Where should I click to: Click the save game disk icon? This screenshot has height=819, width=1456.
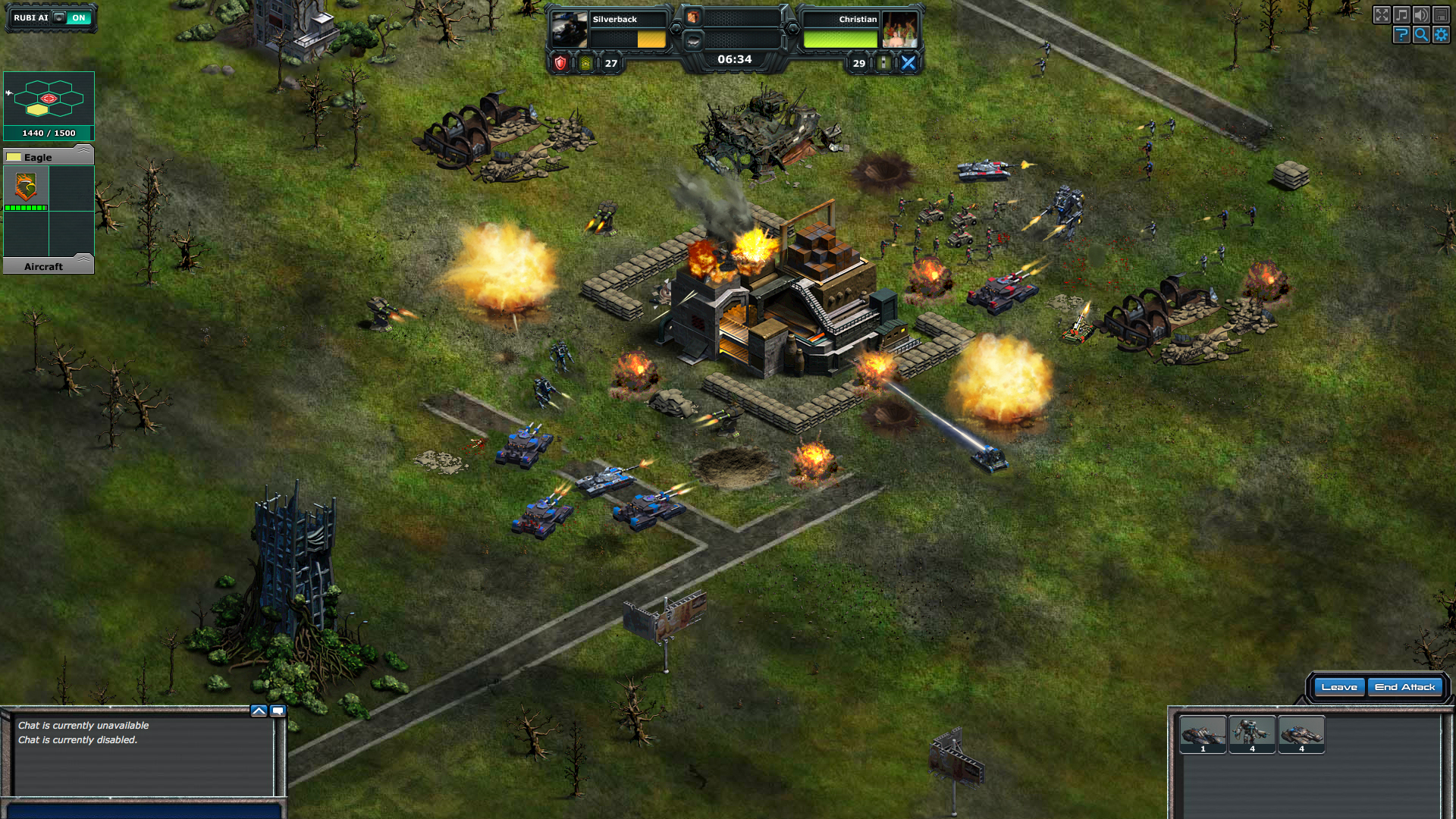click(x=1441, y=14)
